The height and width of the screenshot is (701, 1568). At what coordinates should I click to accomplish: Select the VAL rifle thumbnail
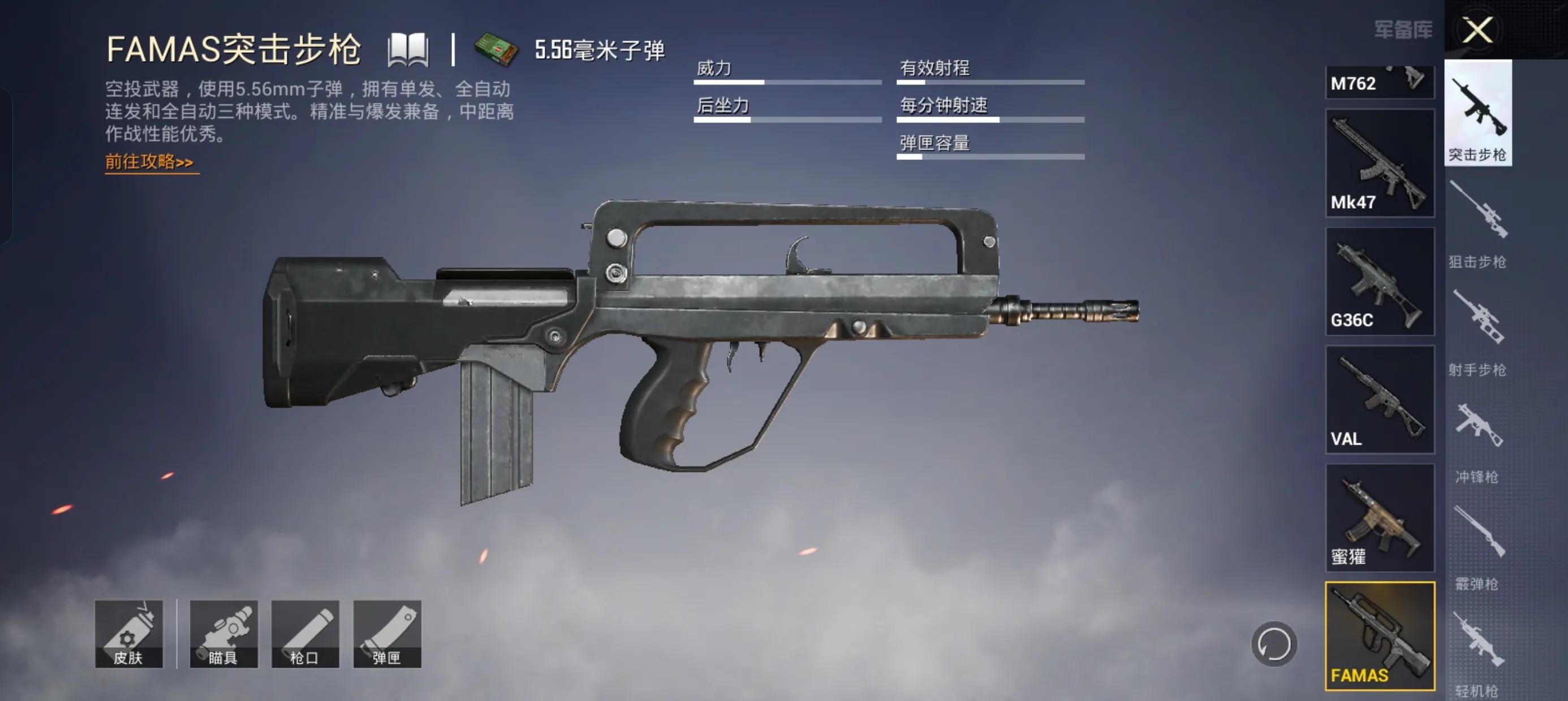1379,399
